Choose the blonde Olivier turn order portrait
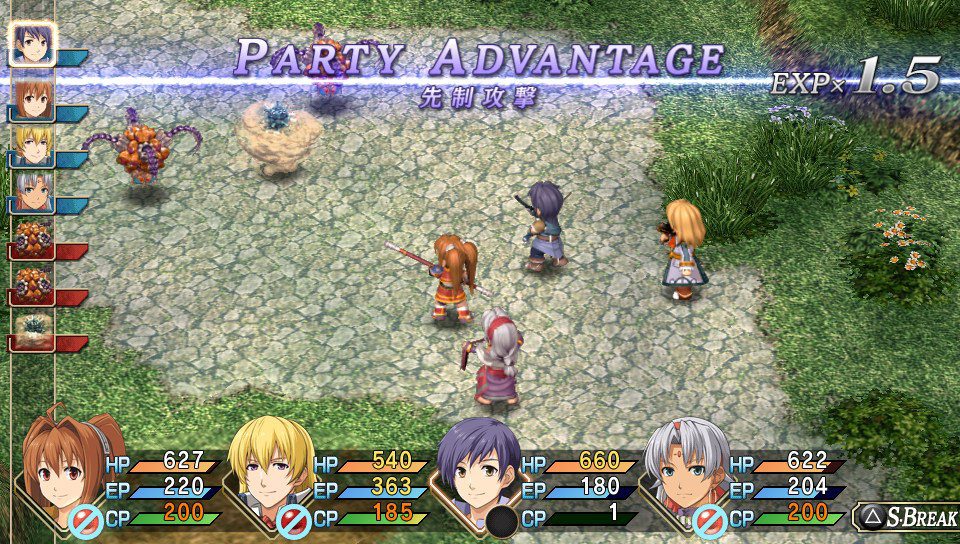The image size is (960, 544). click(30, 145)
